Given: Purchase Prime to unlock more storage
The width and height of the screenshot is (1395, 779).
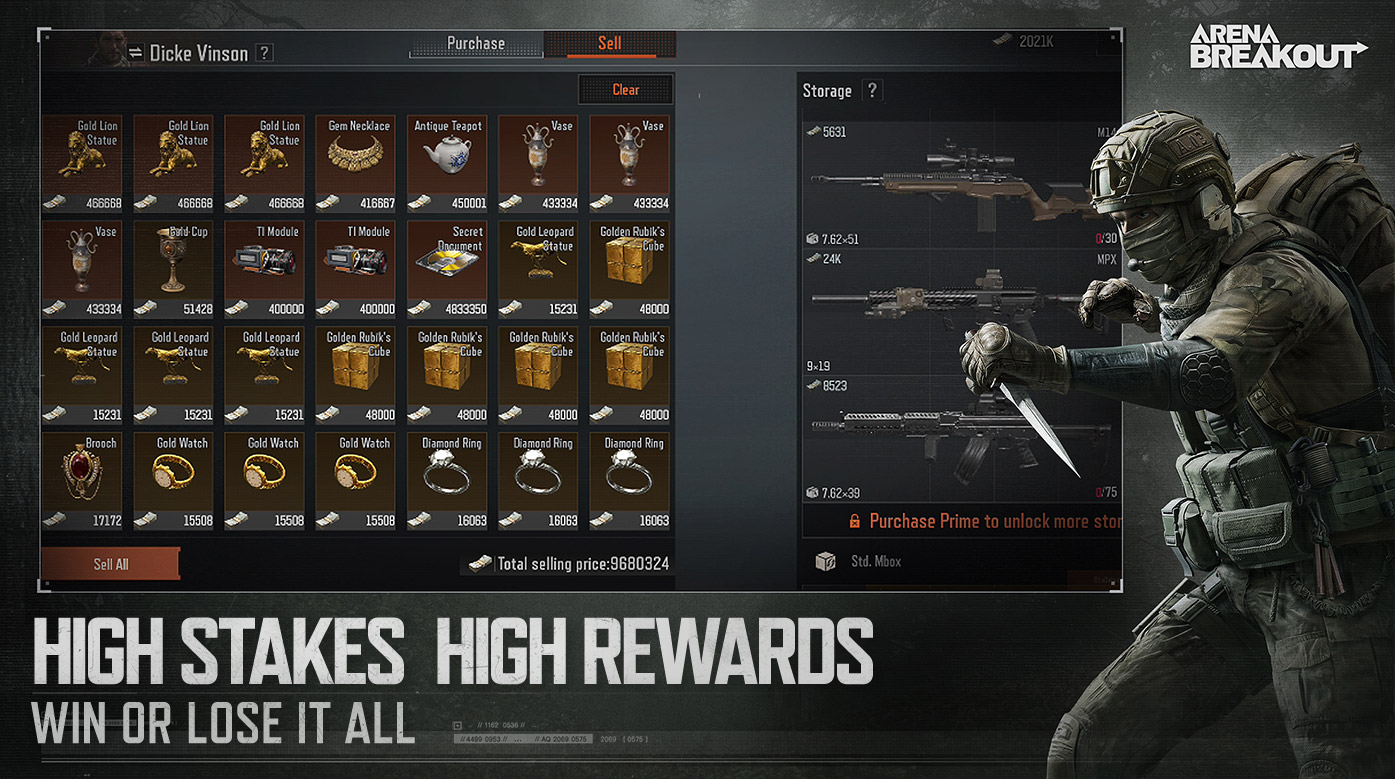Looking at the screenshot, I should click(985, 521).
